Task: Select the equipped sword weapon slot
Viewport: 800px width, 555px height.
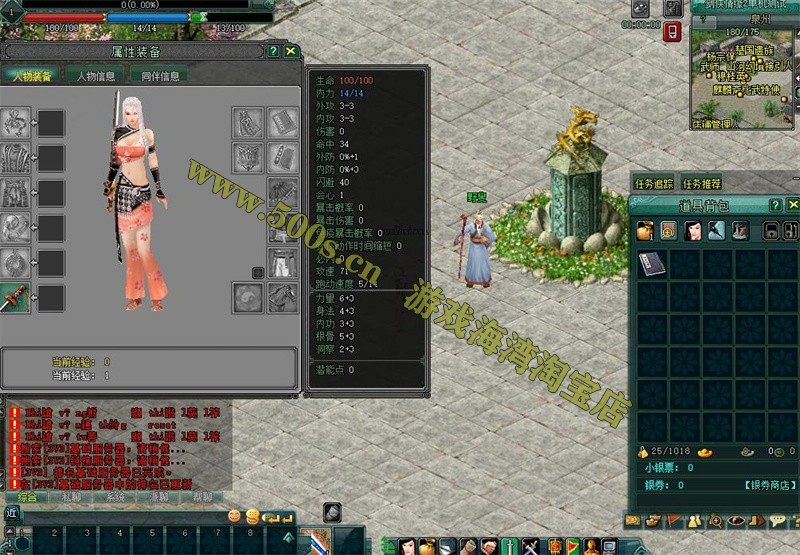Action: tap(15, 297)
